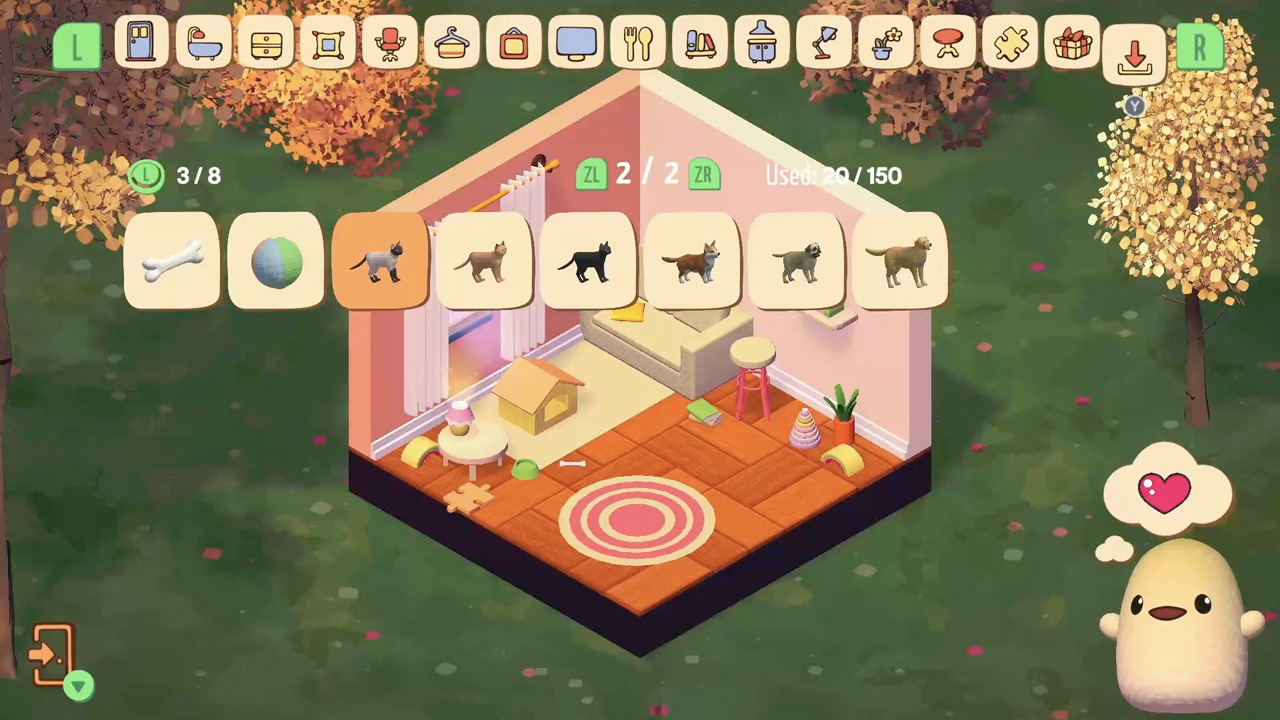Open the desk lamp lighting category
This screenshot has width=1280, height=720.
(824, 43)
